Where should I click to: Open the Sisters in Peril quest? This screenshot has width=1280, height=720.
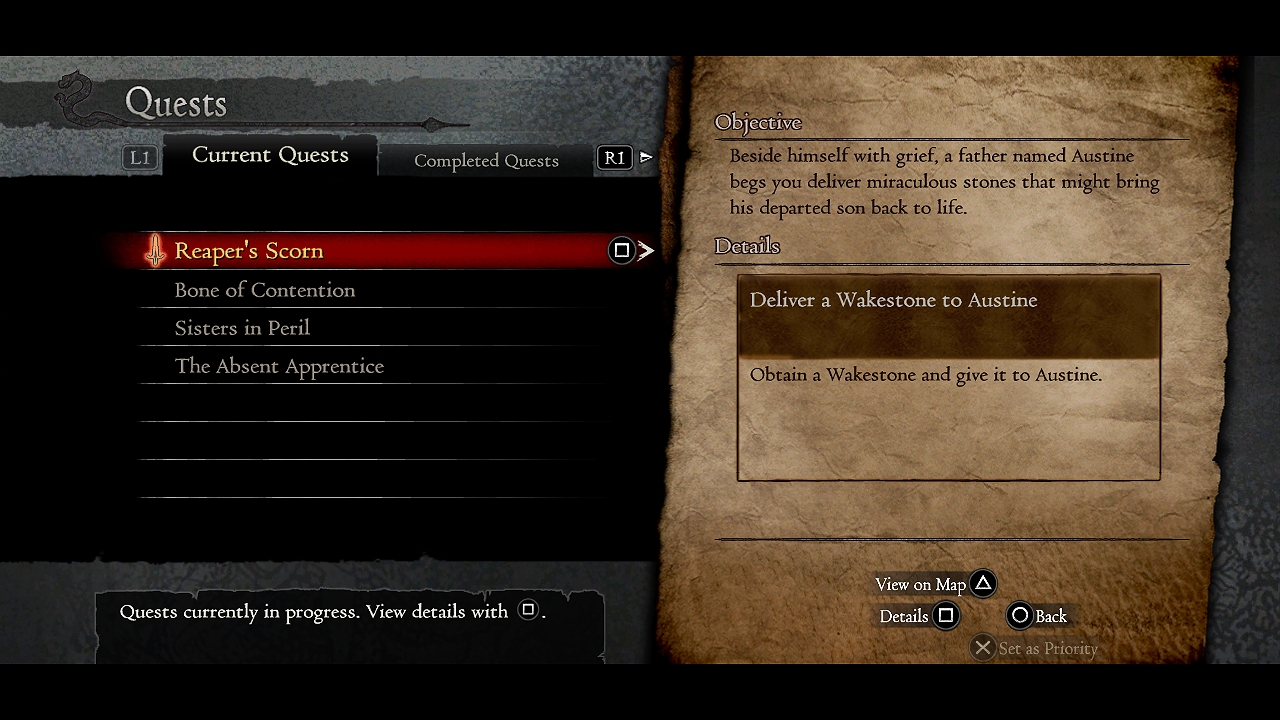[x=242, y=328]
